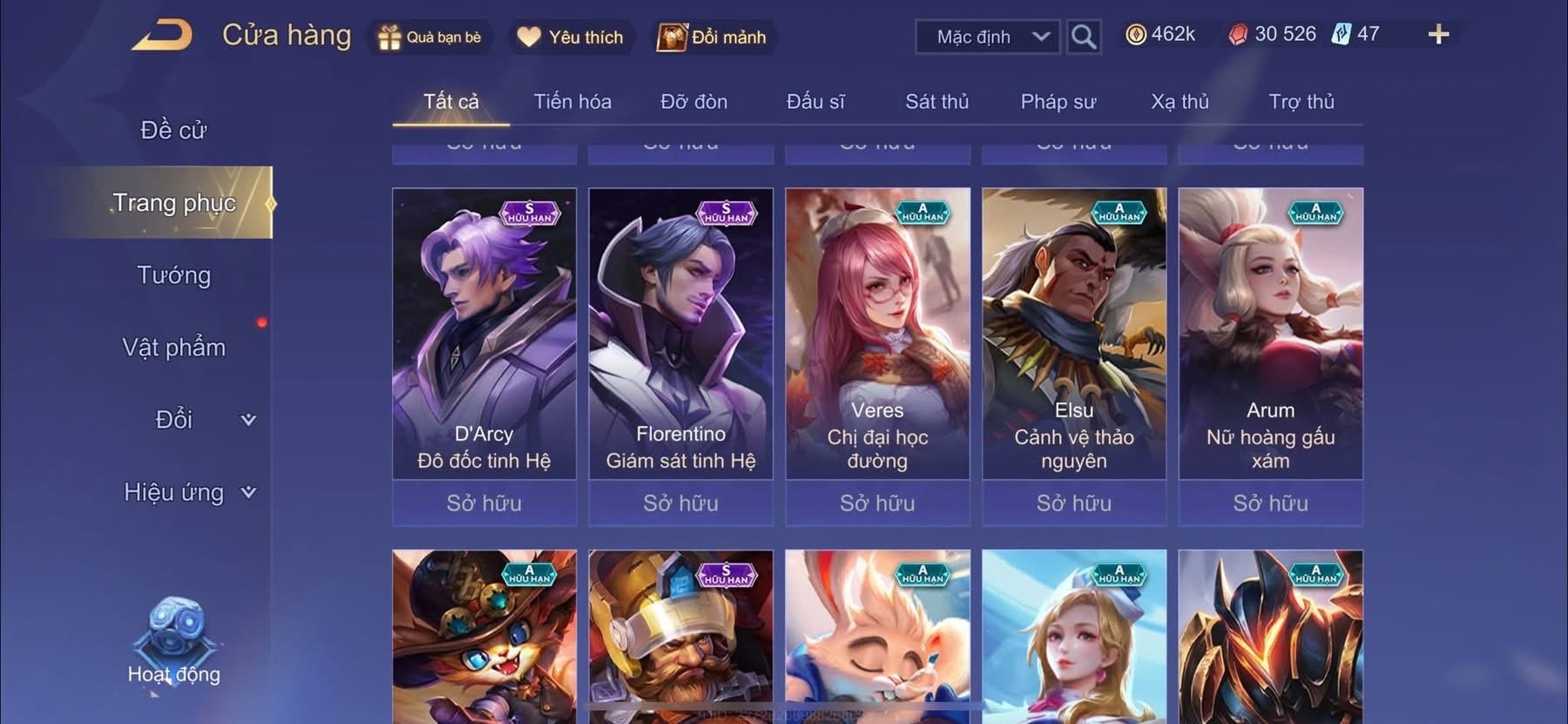Switch to the Đỡ đòn tab
Image resolution: width=1568 pixels, height=724 pixels.
693,102
